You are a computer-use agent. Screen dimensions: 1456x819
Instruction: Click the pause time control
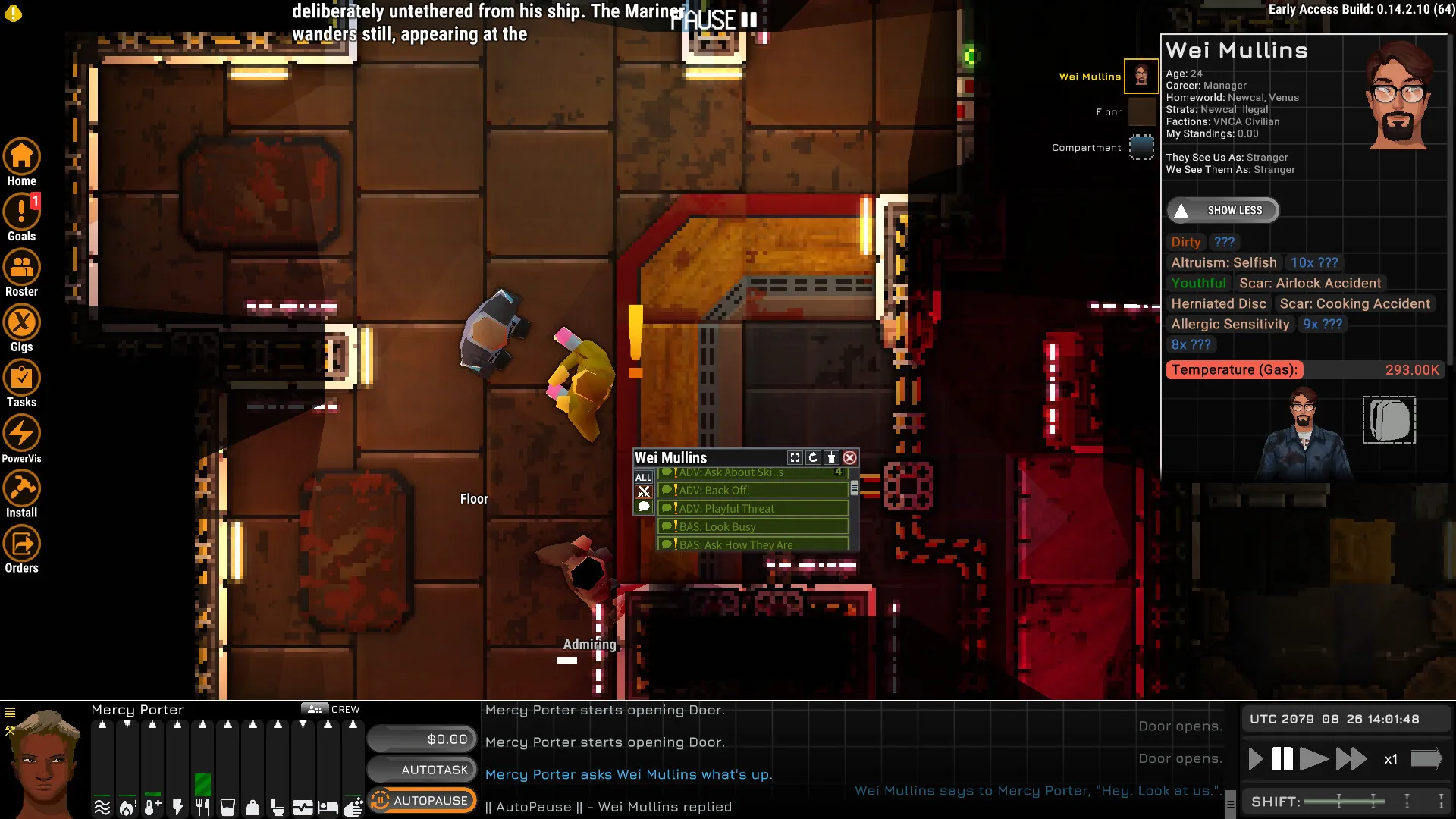(1282, 759)
